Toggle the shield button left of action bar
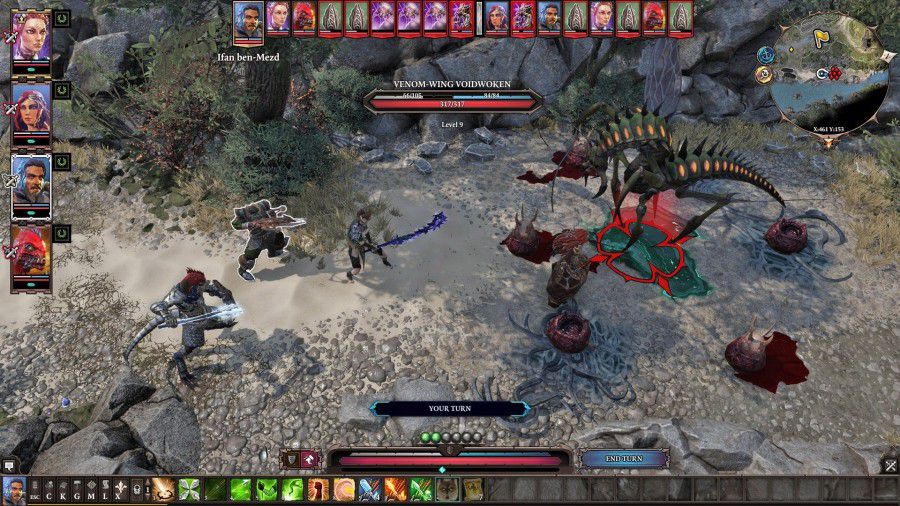900x506 pixels. (290, 458)
